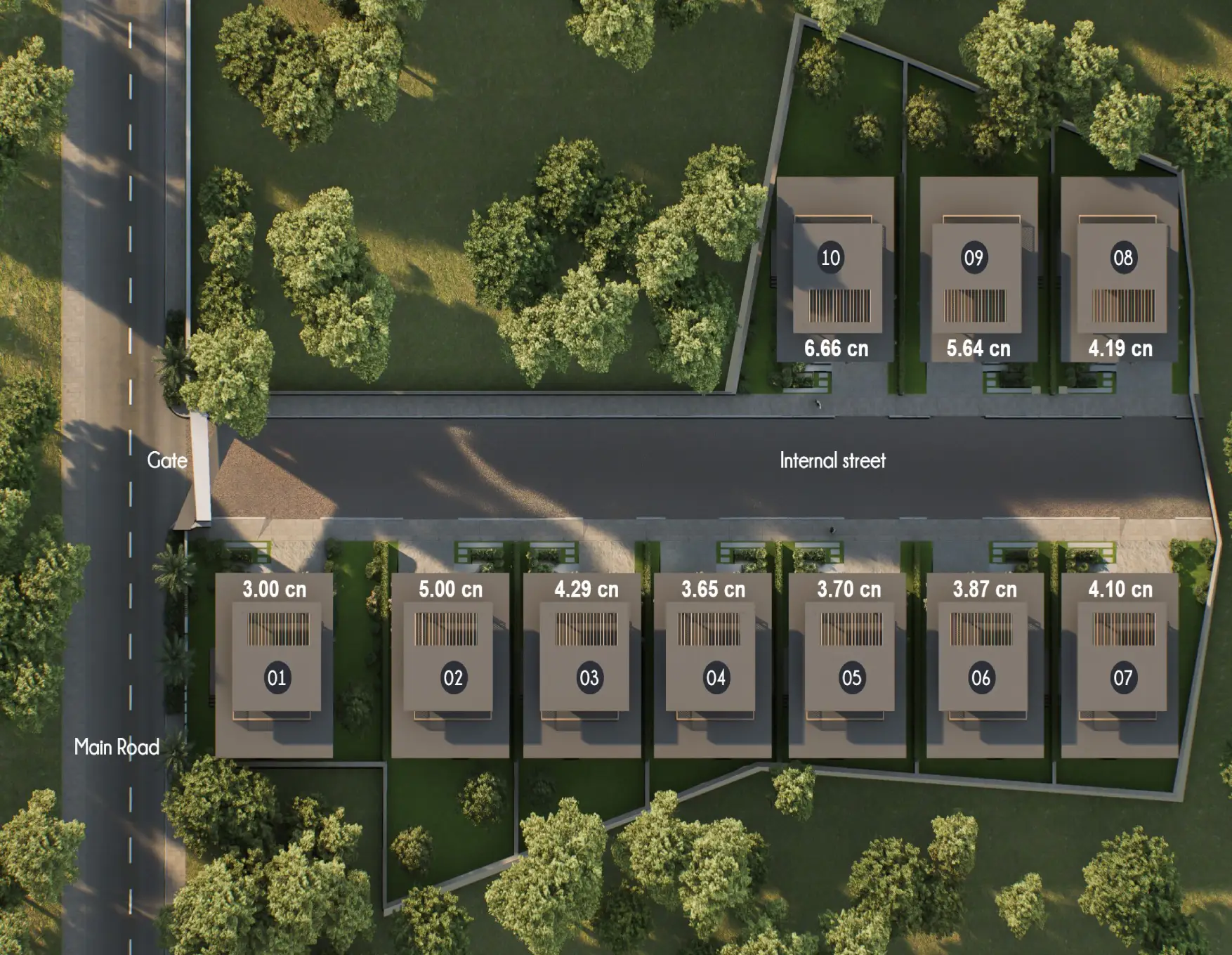The width and height of the screenshot is (1232, 955).
Task: Select the plot 10 badge
Action: click(x=830, y=258)
